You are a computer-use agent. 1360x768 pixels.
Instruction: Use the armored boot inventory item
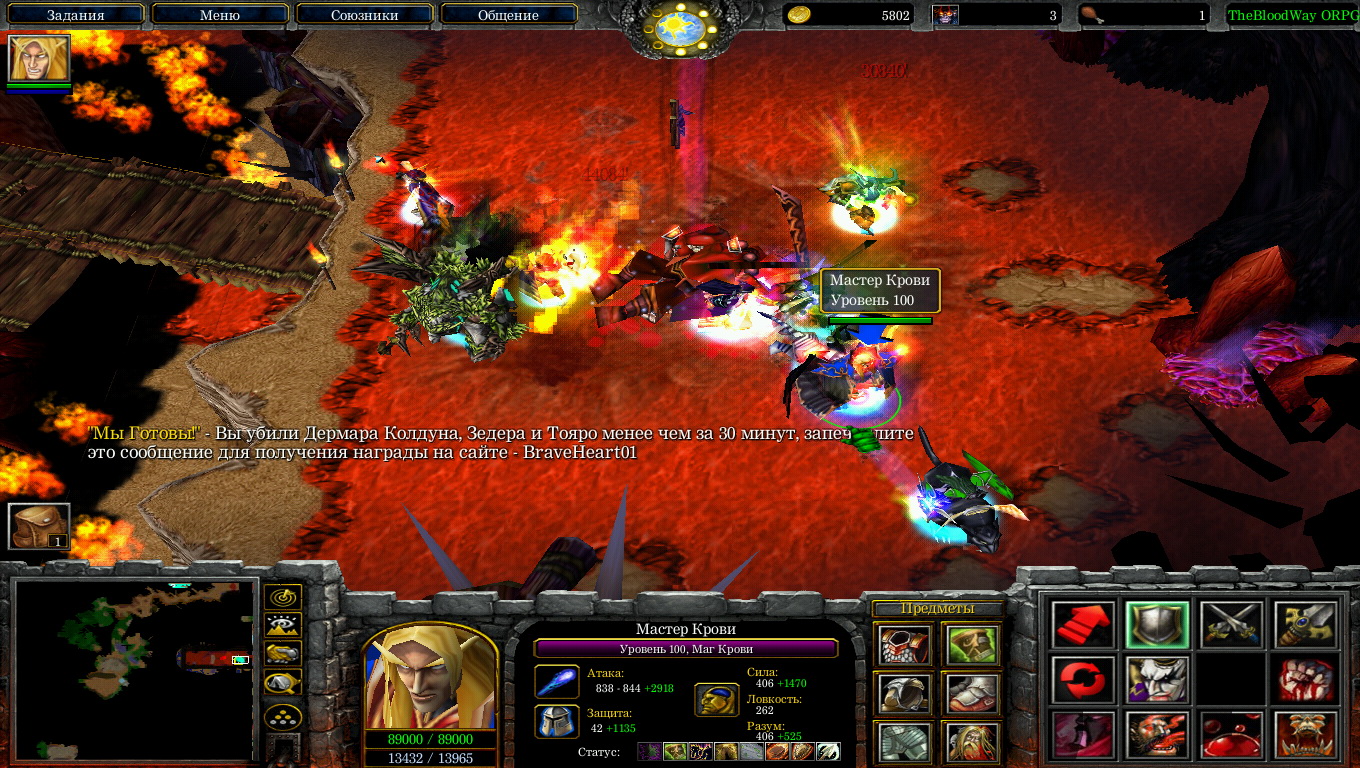pyautogui.click(x=971, y=693)
